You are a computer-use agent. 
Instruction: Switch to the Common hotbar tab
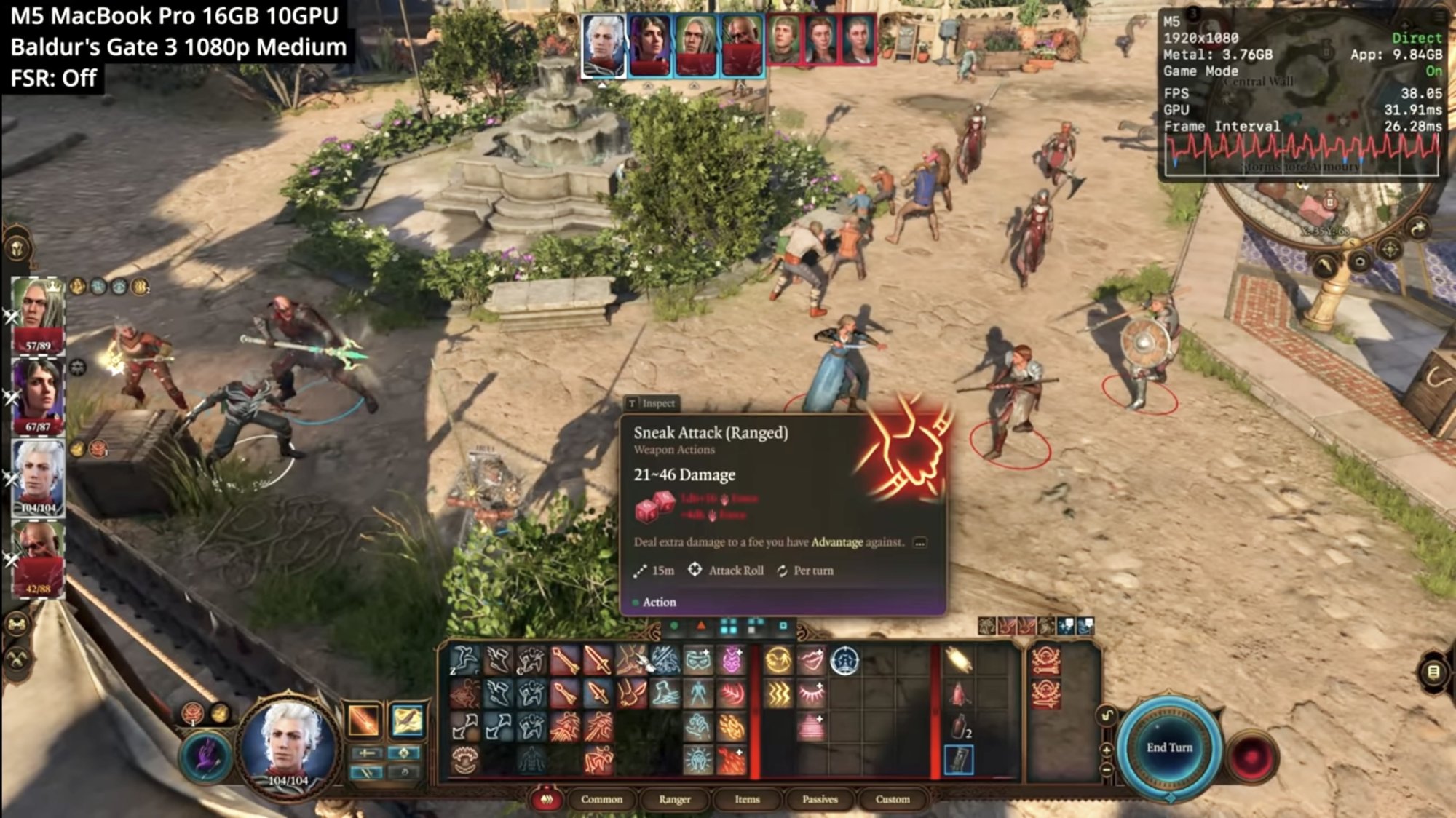tap(601, 799)
